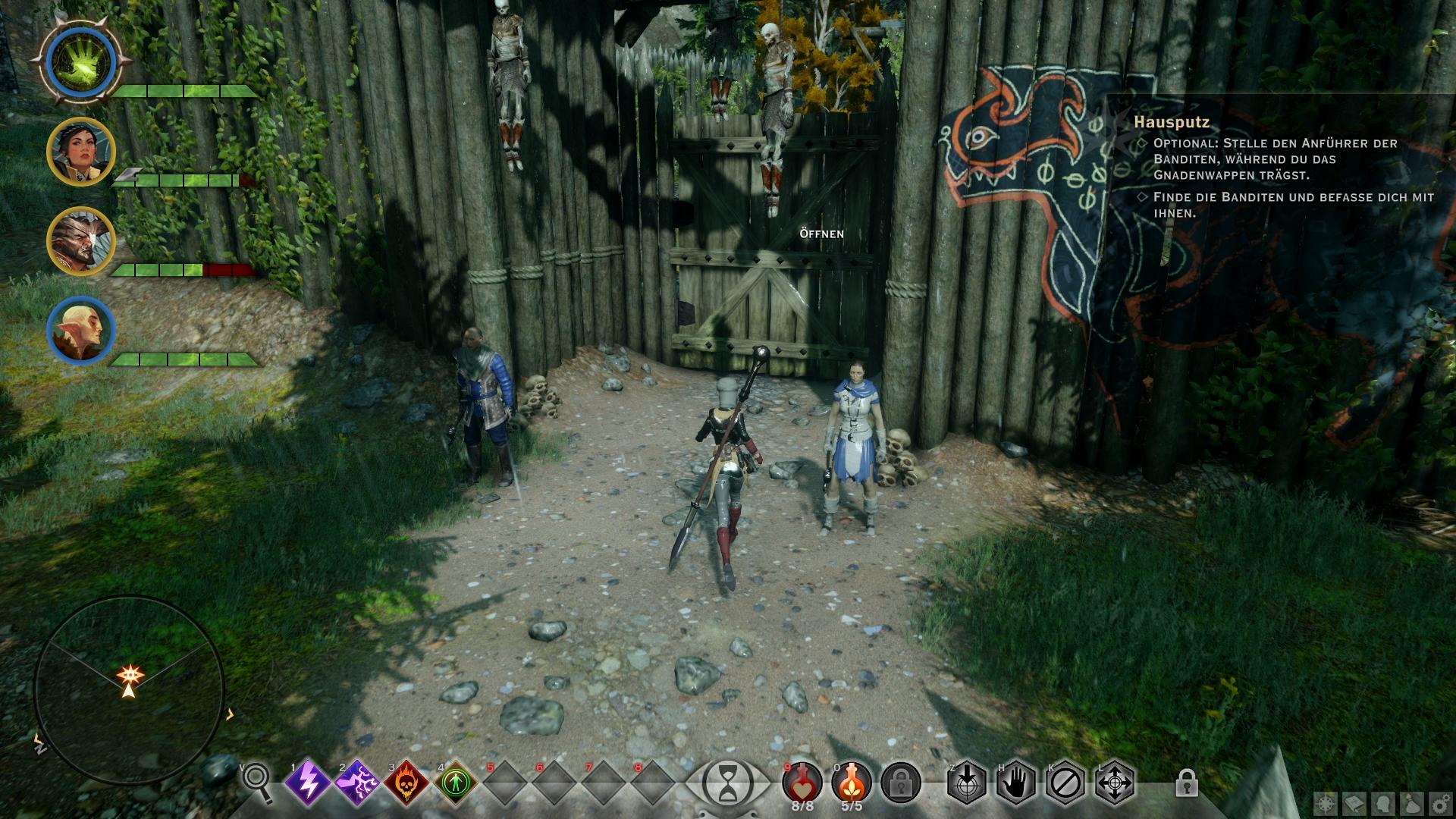Select the glowing green hand character portrait
The height and width of the screenshot is (819, 1456).
tap(80, 61)
